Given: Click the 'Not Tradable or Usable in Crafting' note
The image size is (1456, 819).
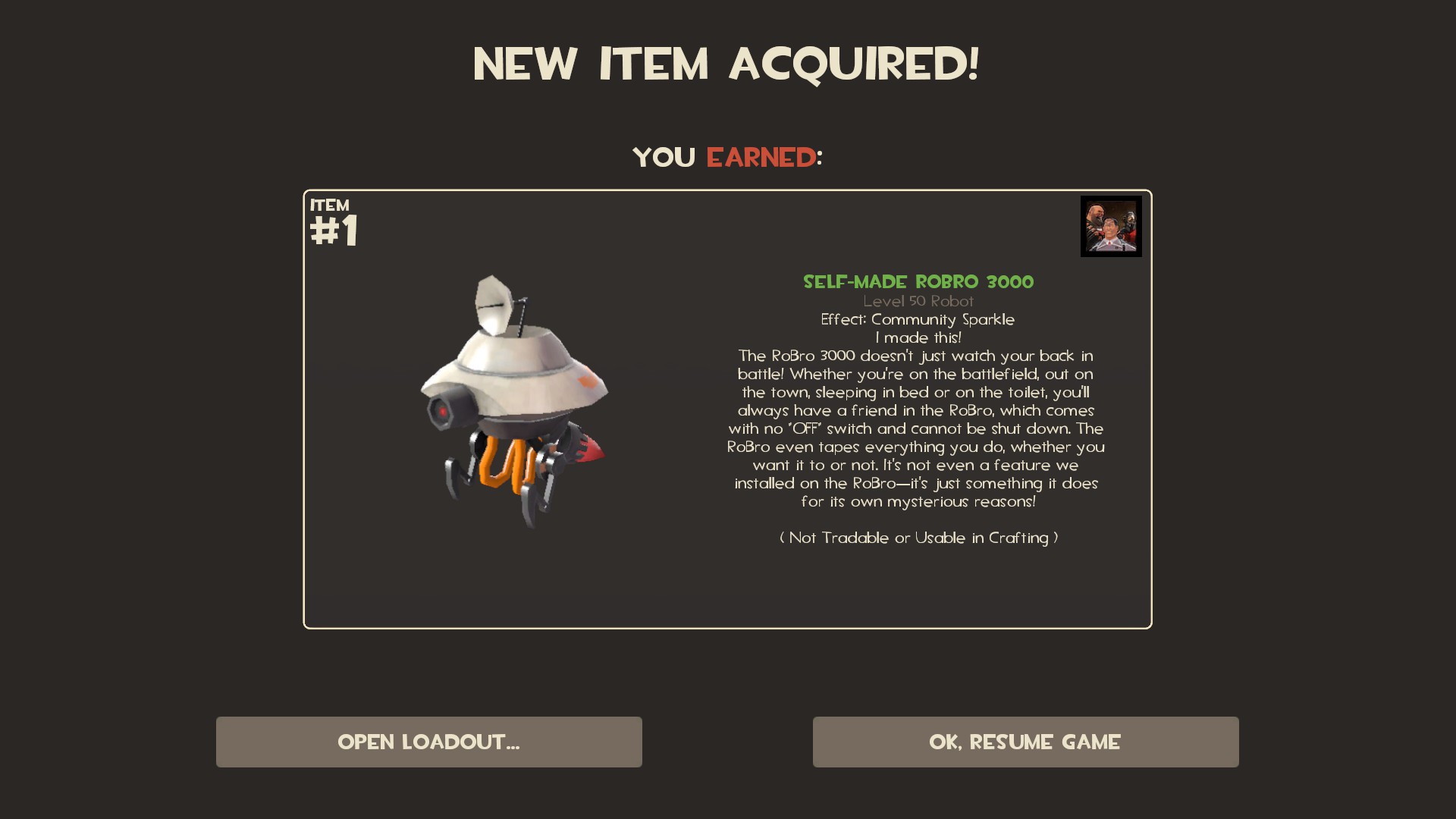Looking at the screenshot, I should [918, 538].
